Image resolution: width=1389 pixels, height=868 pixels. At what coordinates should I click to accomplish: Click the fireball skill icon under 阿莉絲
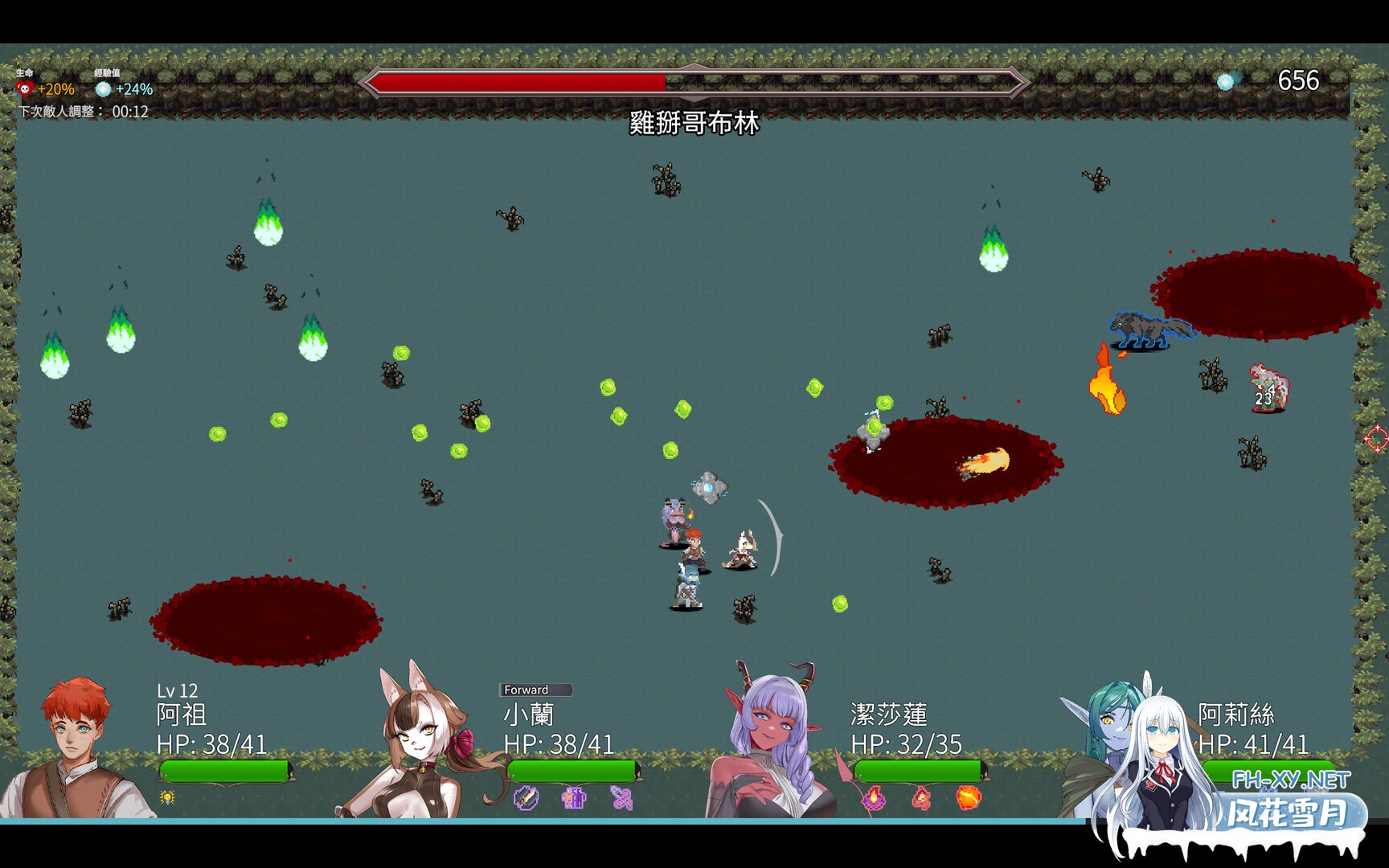point(969,800)
